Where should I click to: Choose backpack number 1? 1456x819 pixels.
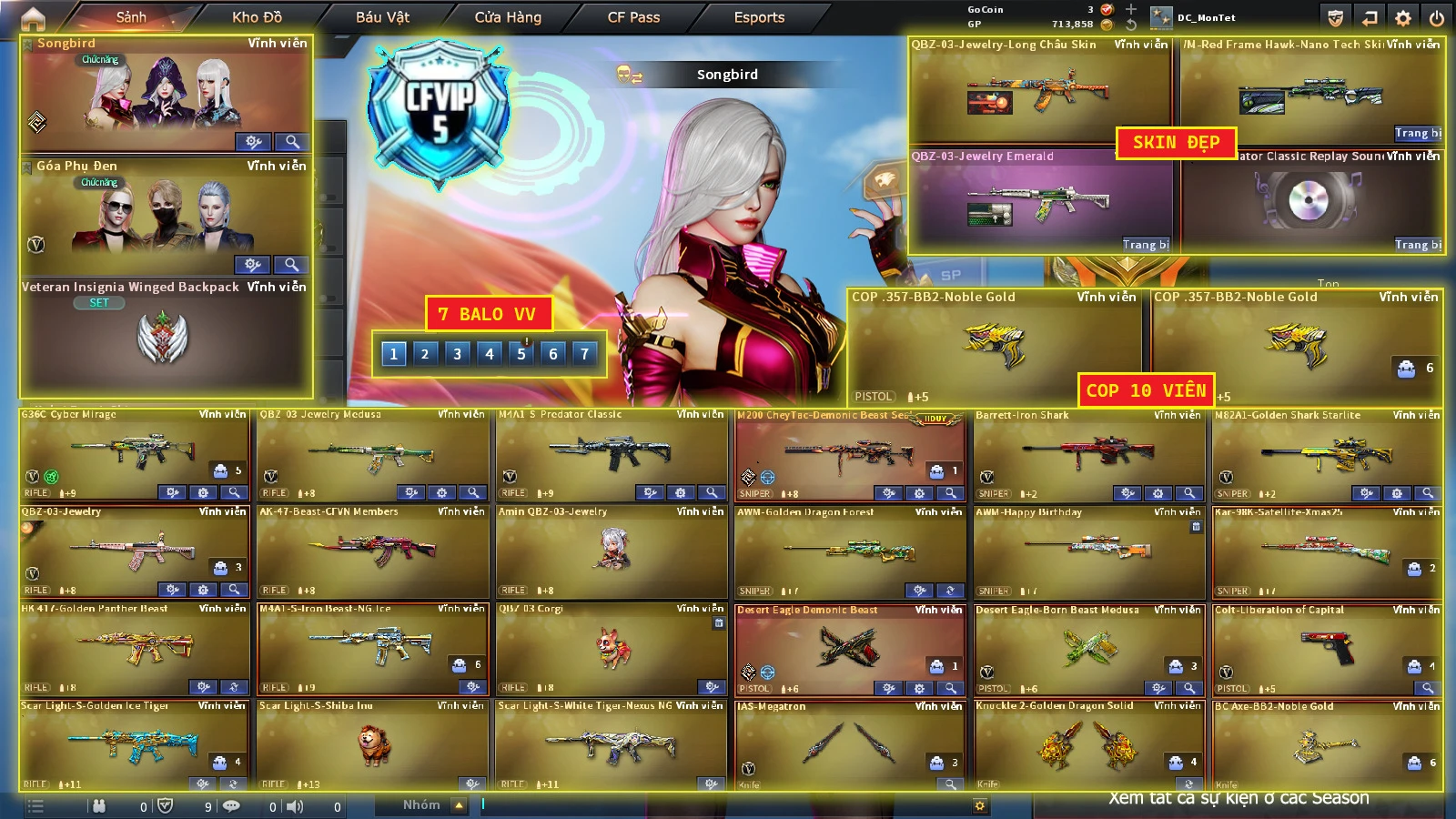tap(393, 354)
